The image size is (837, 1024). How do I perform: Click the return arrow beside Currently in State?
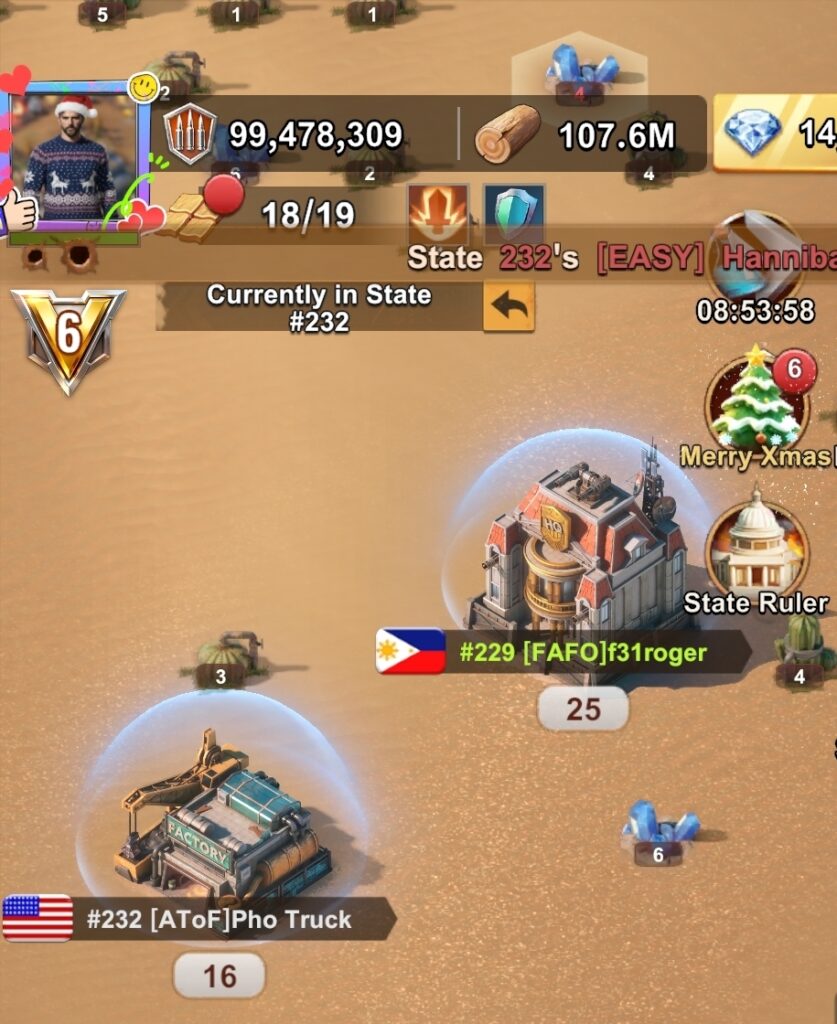[x=509, y=307]
